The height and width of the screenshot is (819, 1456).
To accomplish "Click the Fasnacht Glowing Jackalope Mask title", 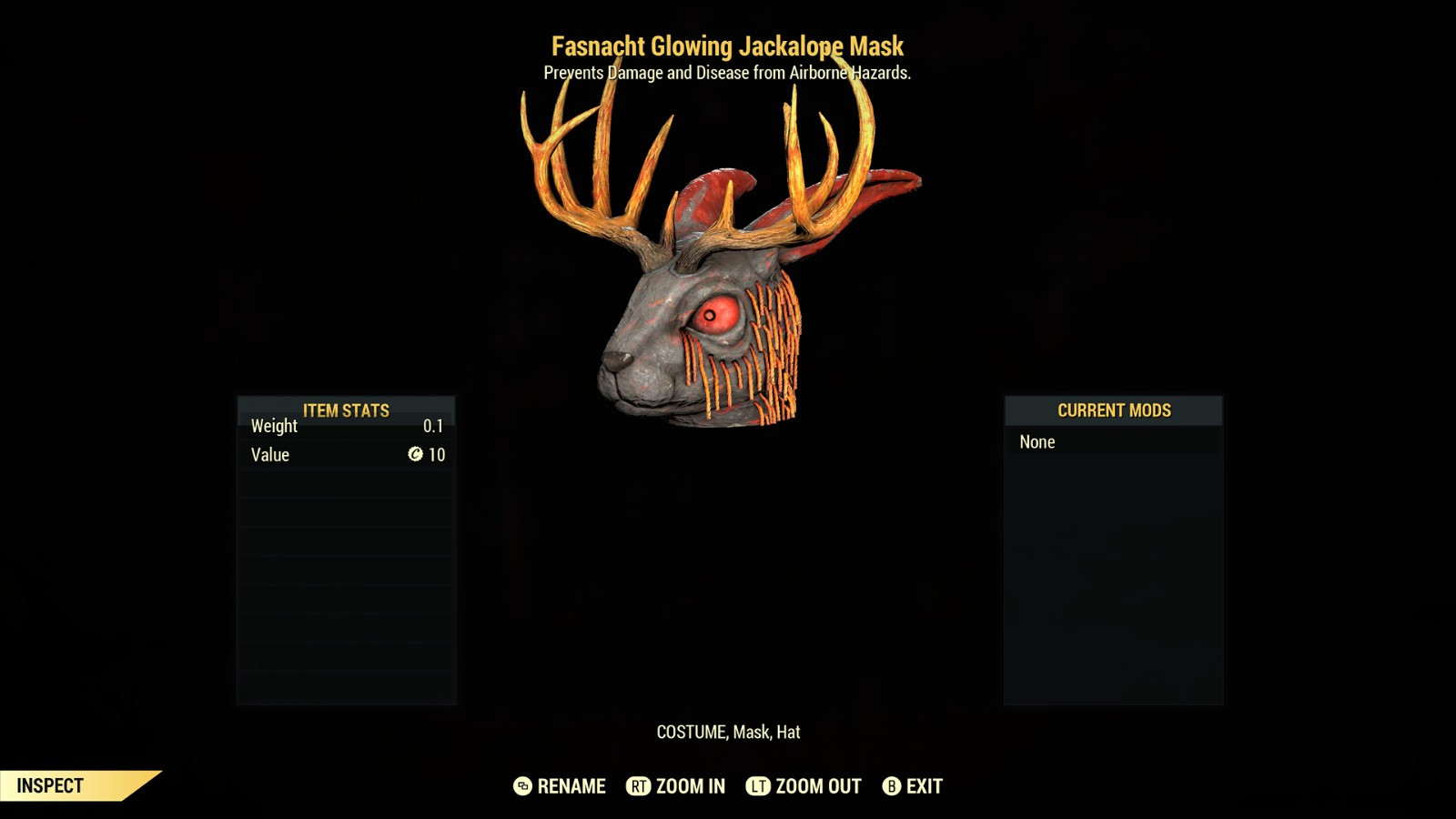I will [x=727, y=44].
